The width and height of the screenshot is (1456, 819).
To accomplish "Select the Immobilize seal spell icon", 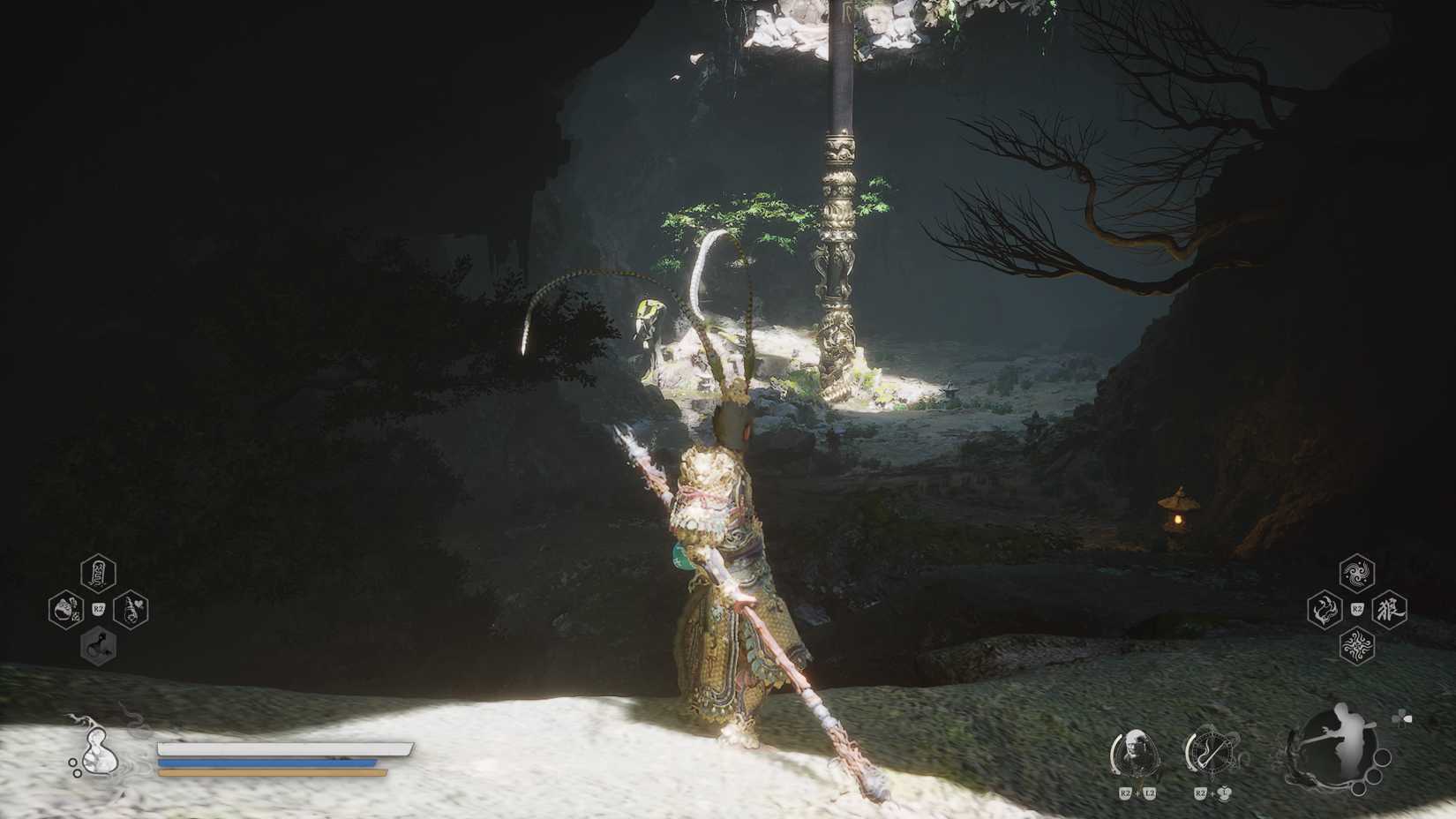I will tap(97, 572).
